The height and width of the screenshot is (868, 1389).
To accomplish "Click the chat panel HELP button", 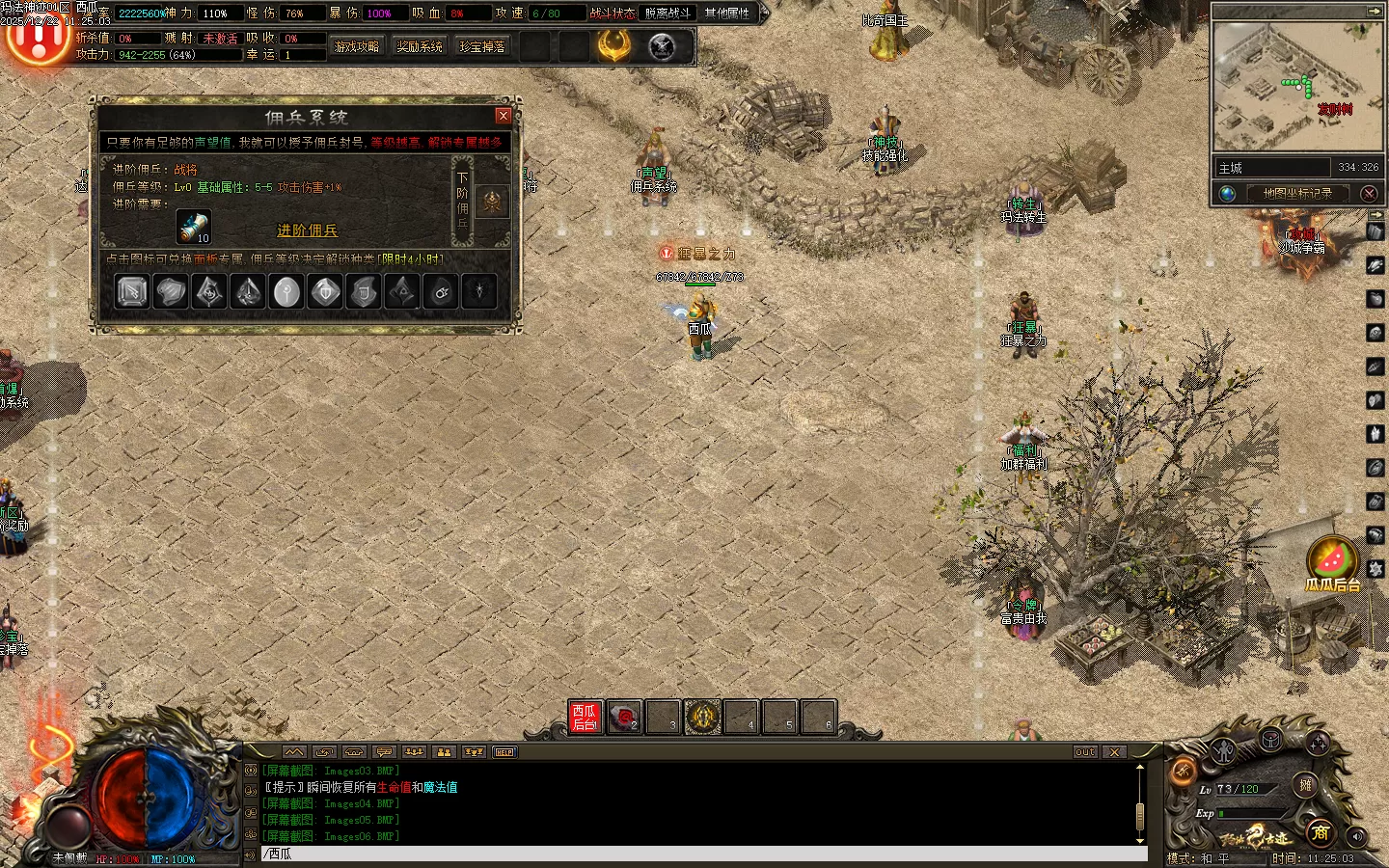I will click(504, 752).
